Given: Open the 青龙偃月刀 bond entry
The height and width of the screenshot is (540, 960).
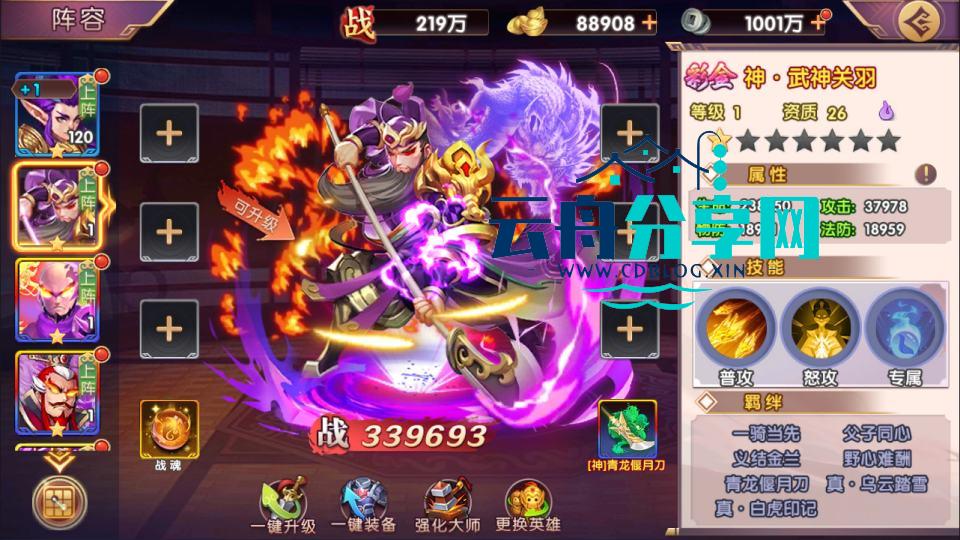Looking at the screenshot, I should pyautogui.click(x=765, y=483).
